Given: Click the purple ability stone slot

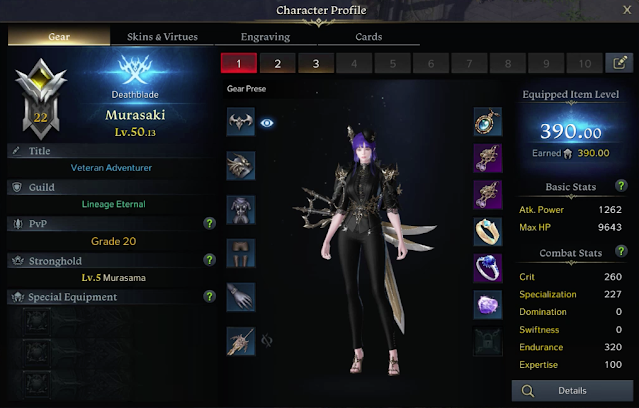Looking at the screenshot, I should point(487,304).
